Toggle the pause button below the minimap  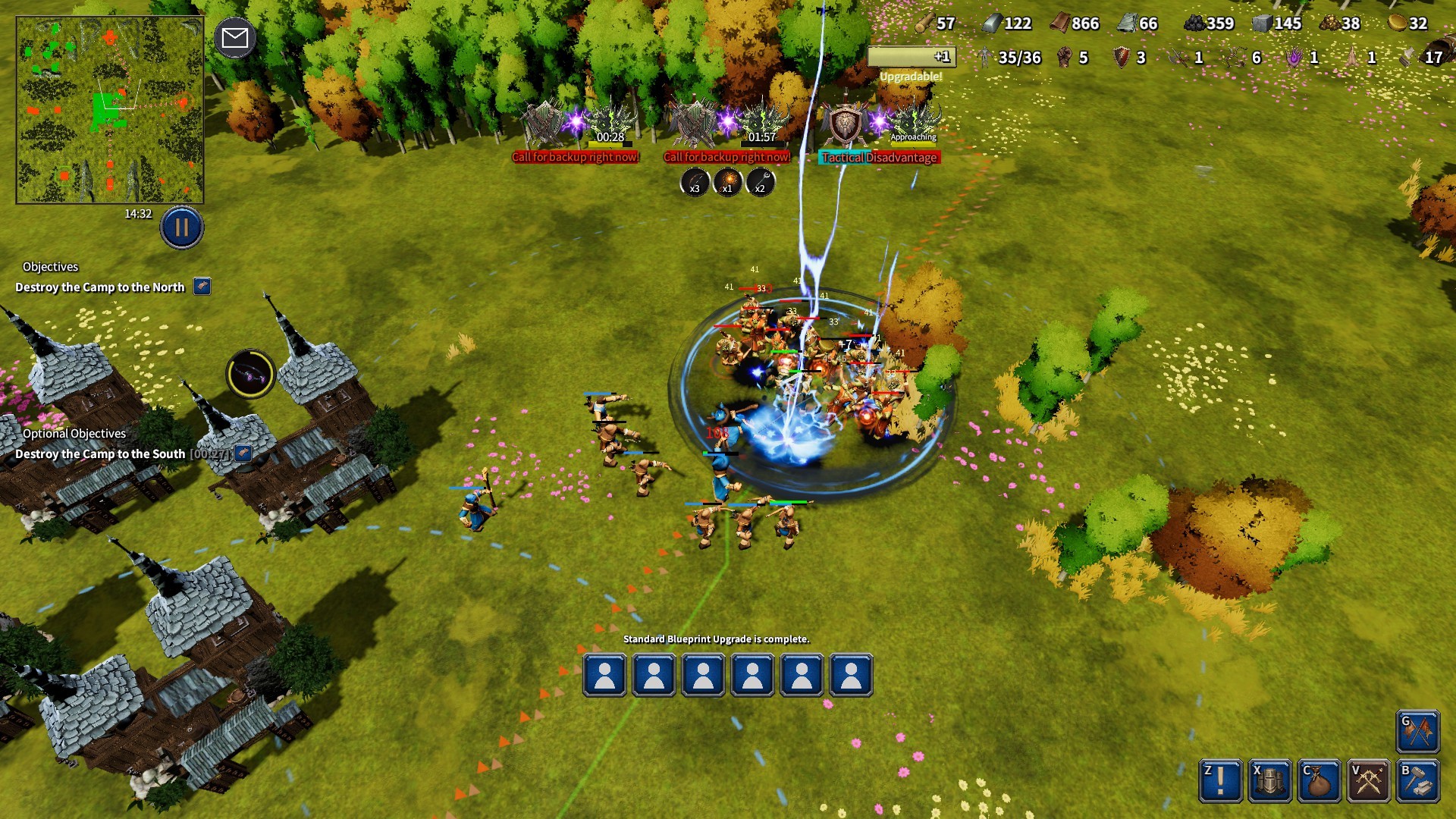click(180, 225)
